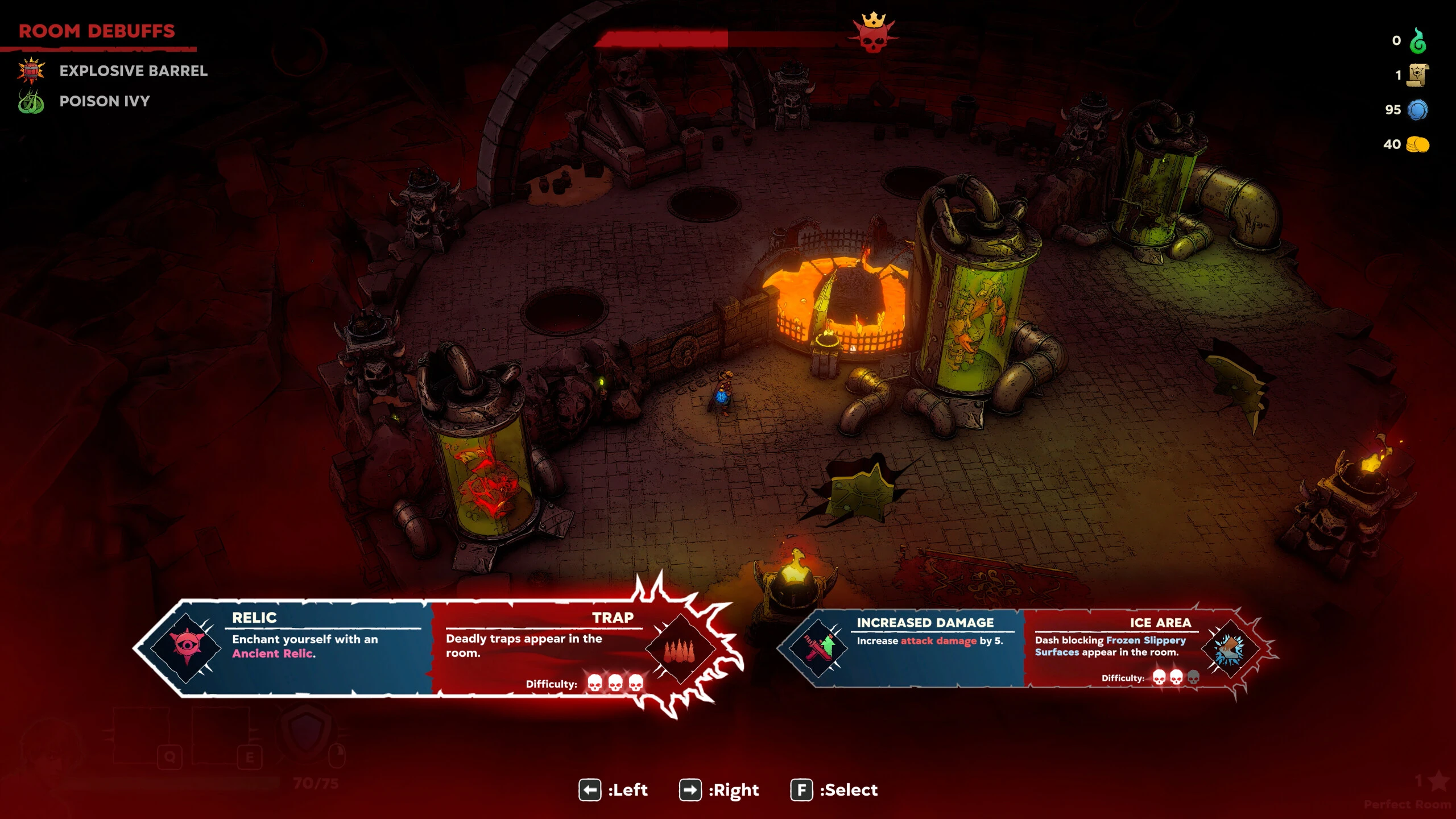Click the Poison Ivy debuff icon
This screenshot has width=1456, height=819.
point(31,101)
